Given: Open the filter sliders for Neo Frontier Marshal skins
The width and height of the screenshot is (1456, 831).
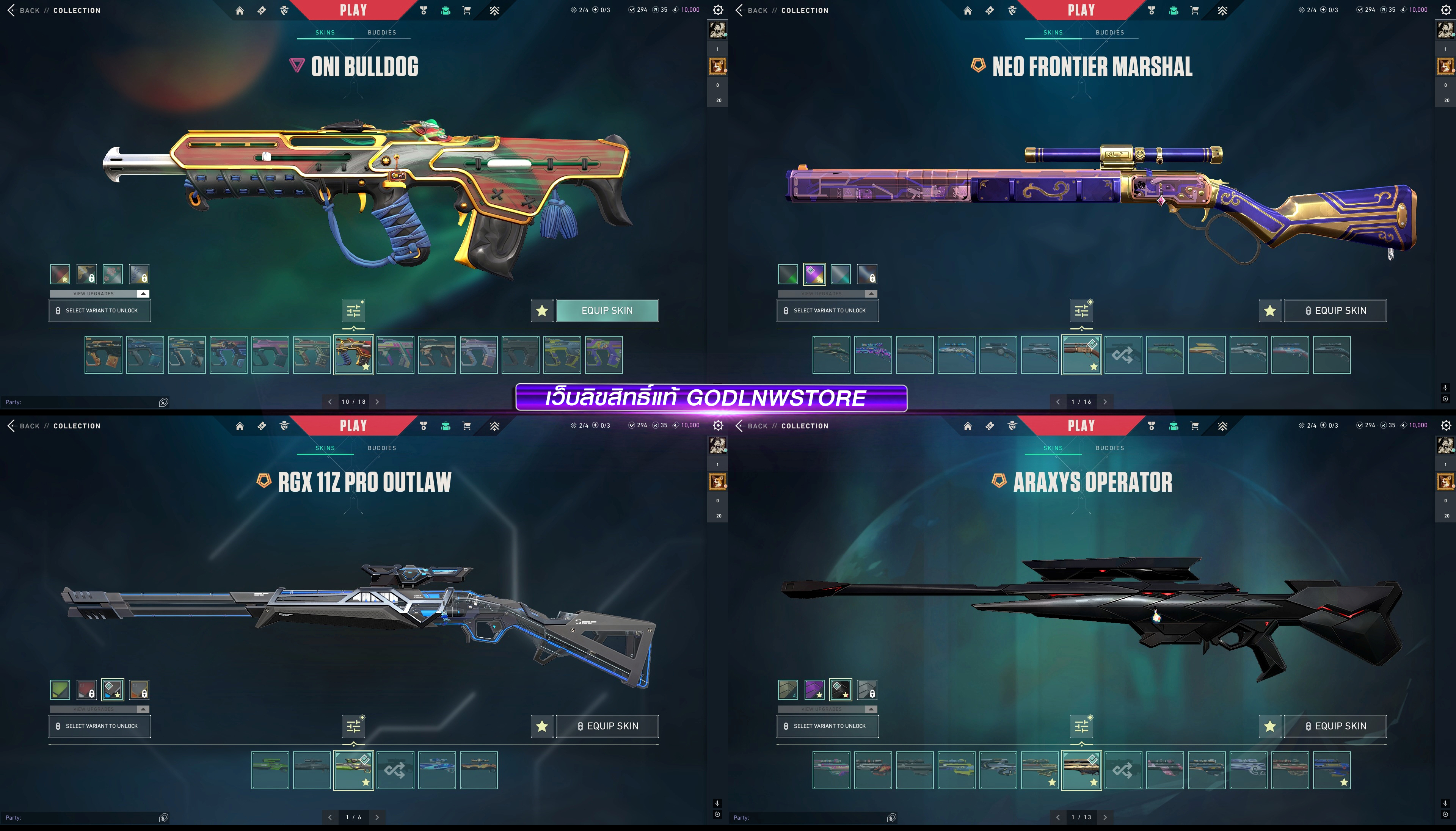Looking at the screenshot, I should tap(1081, 310).
